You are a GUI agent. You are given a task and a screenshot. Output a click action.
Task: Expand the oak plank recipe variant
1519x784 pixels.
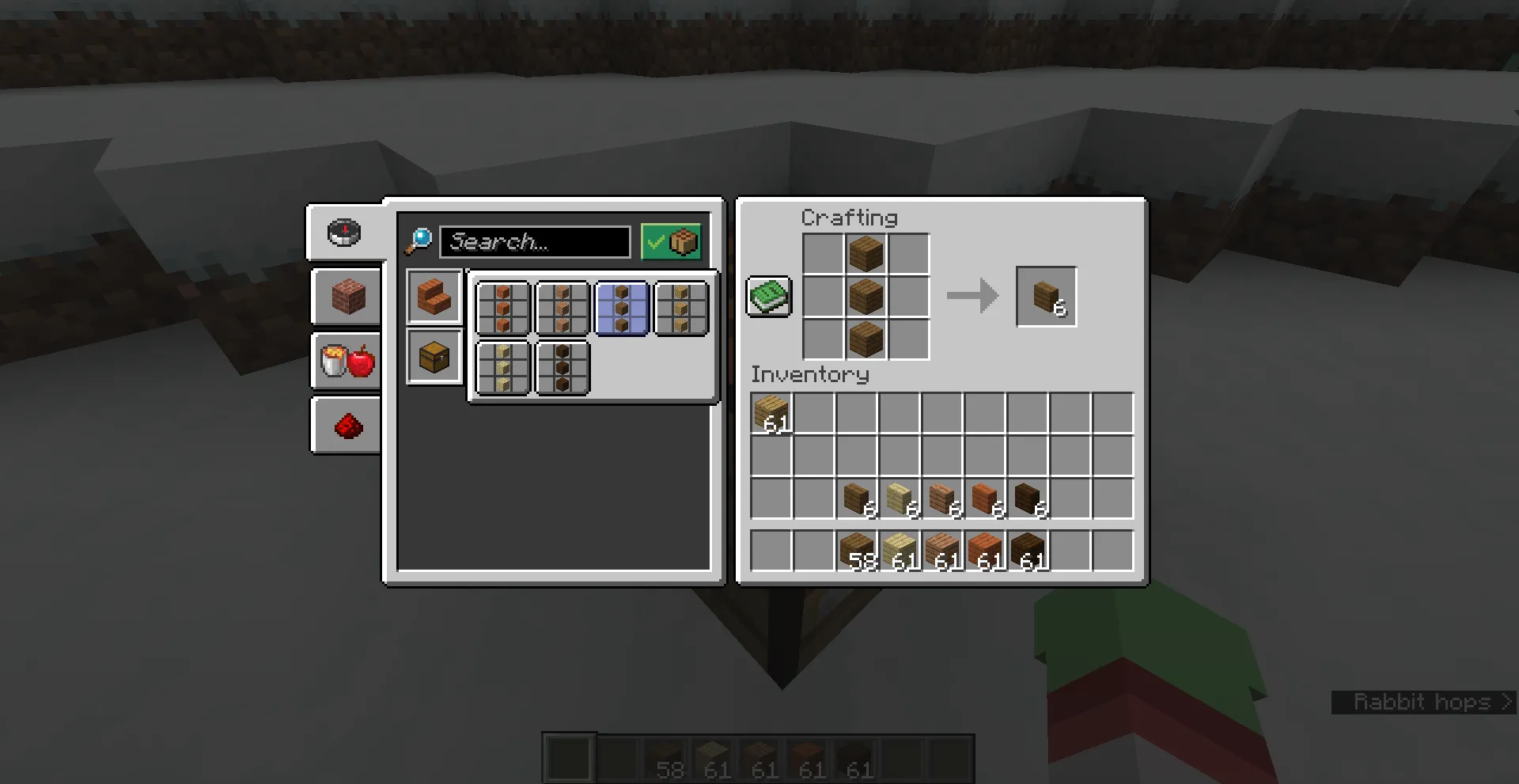[x=681, y=309]
